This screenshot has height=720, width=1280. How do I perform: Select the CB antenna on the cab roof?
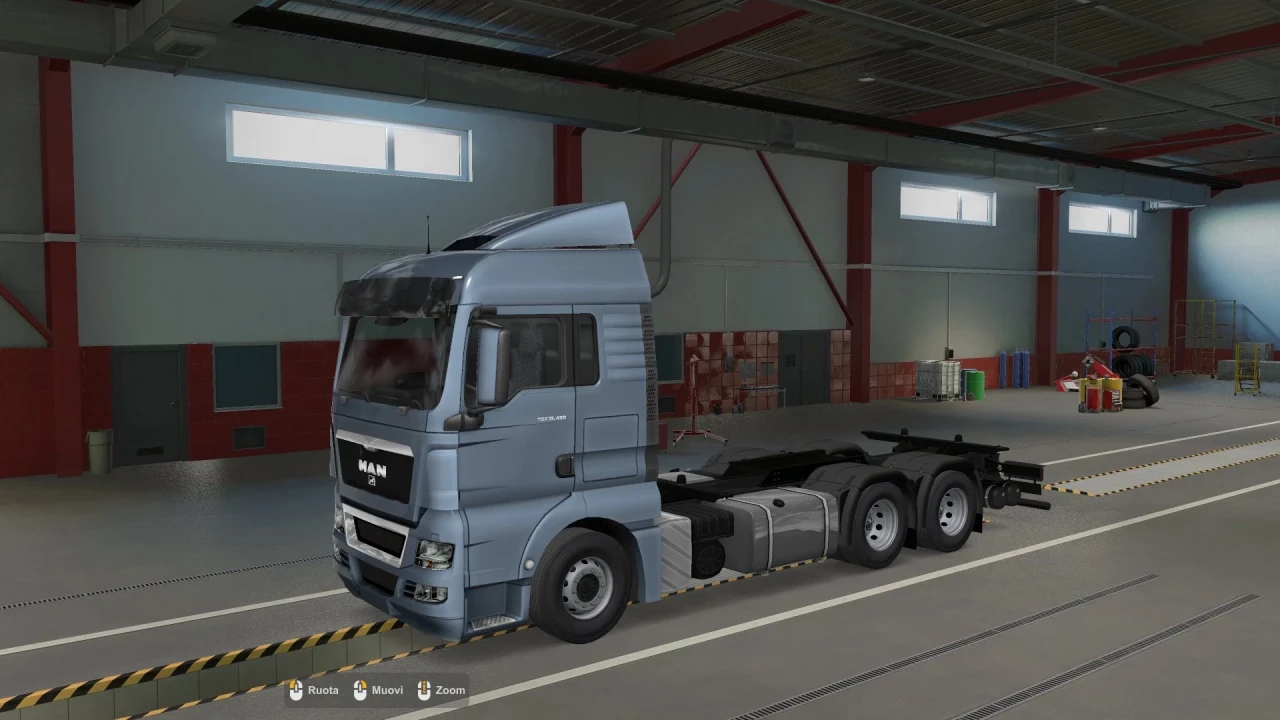click(426, 232)
